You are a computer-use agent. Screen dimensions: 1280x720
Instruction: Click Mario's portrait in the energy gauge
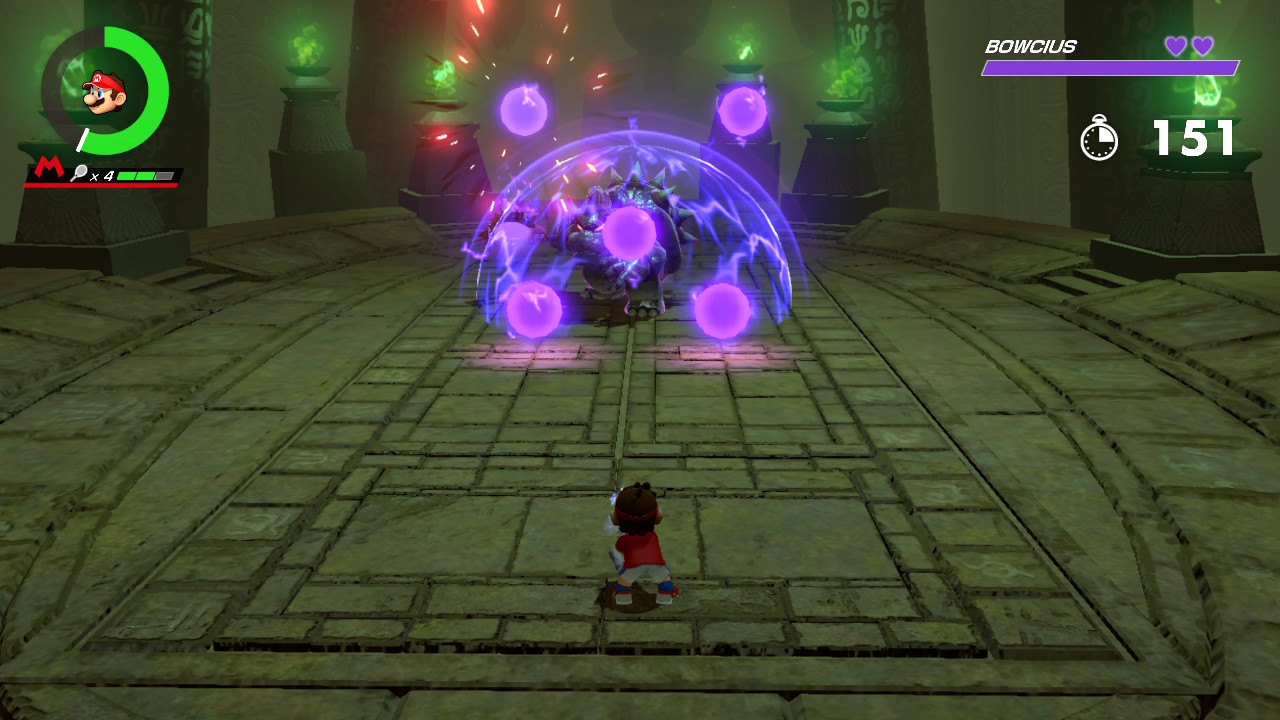click(x=103, y=92)
